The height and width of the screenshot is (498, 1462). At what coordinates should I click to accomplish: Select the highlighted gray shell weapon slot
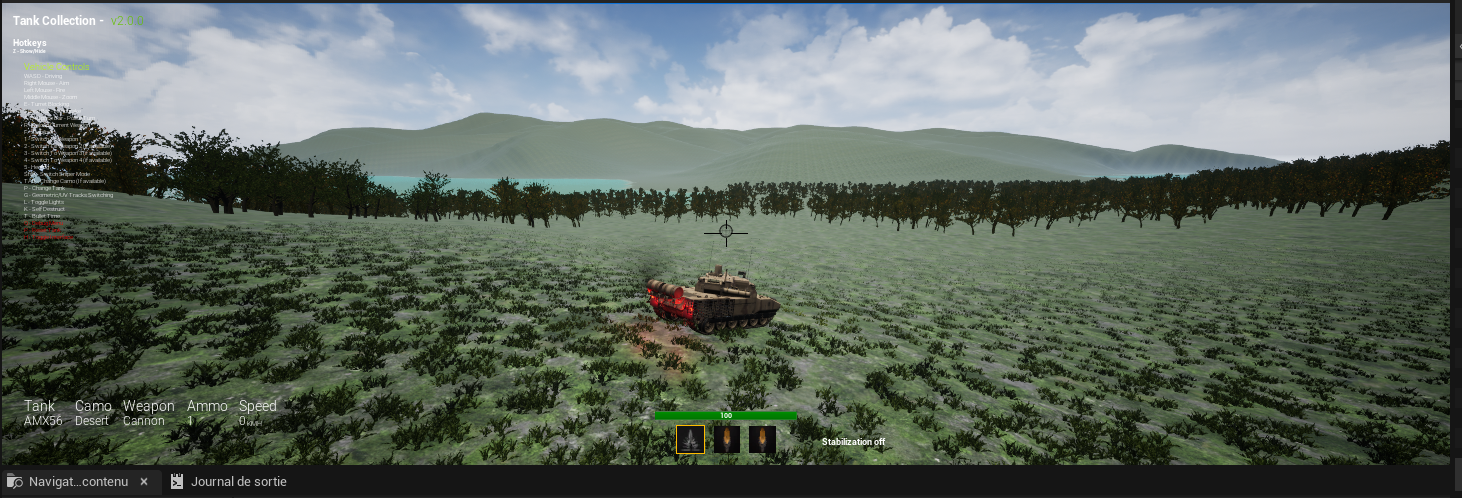point(690,440)
